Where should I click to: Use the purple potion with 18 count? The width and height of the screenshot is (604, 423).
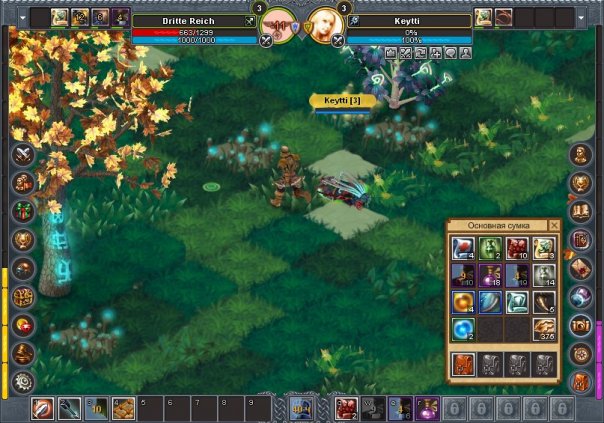coord(490,275)
